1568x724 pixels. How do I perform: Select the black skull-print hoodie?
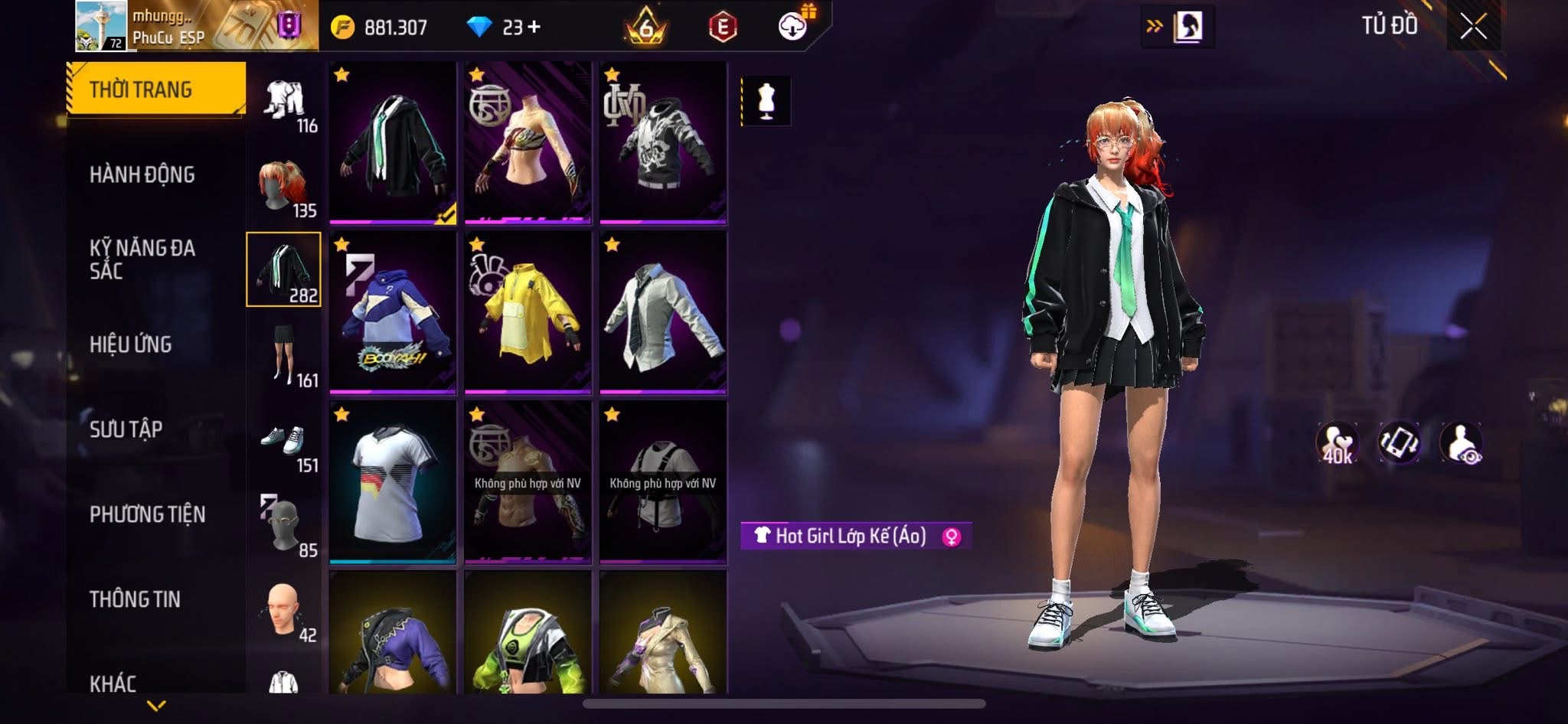coord(663,142)
